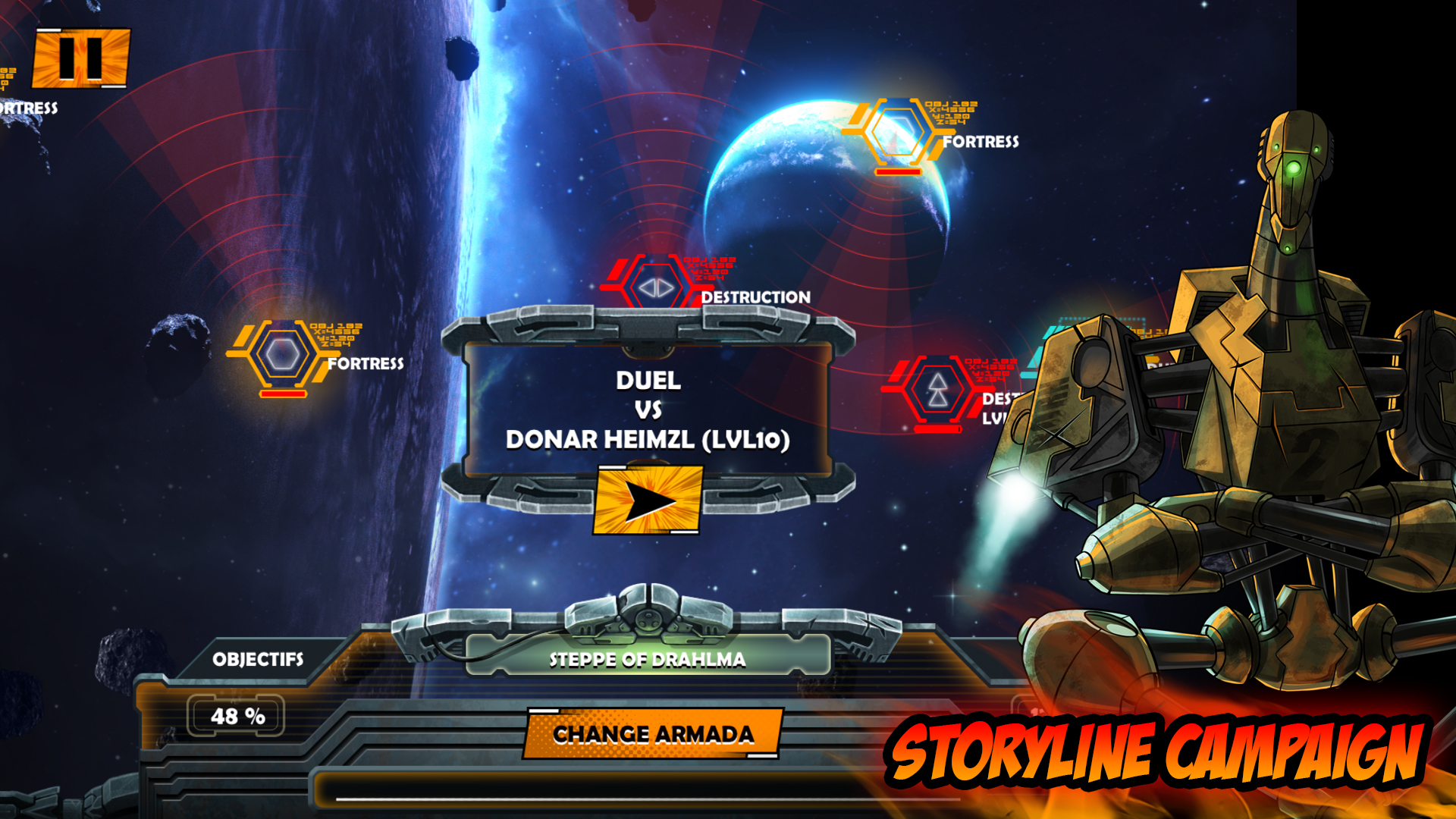Open the Destruction mission hexagon above the Duel panel

click(x=657, y=289)
